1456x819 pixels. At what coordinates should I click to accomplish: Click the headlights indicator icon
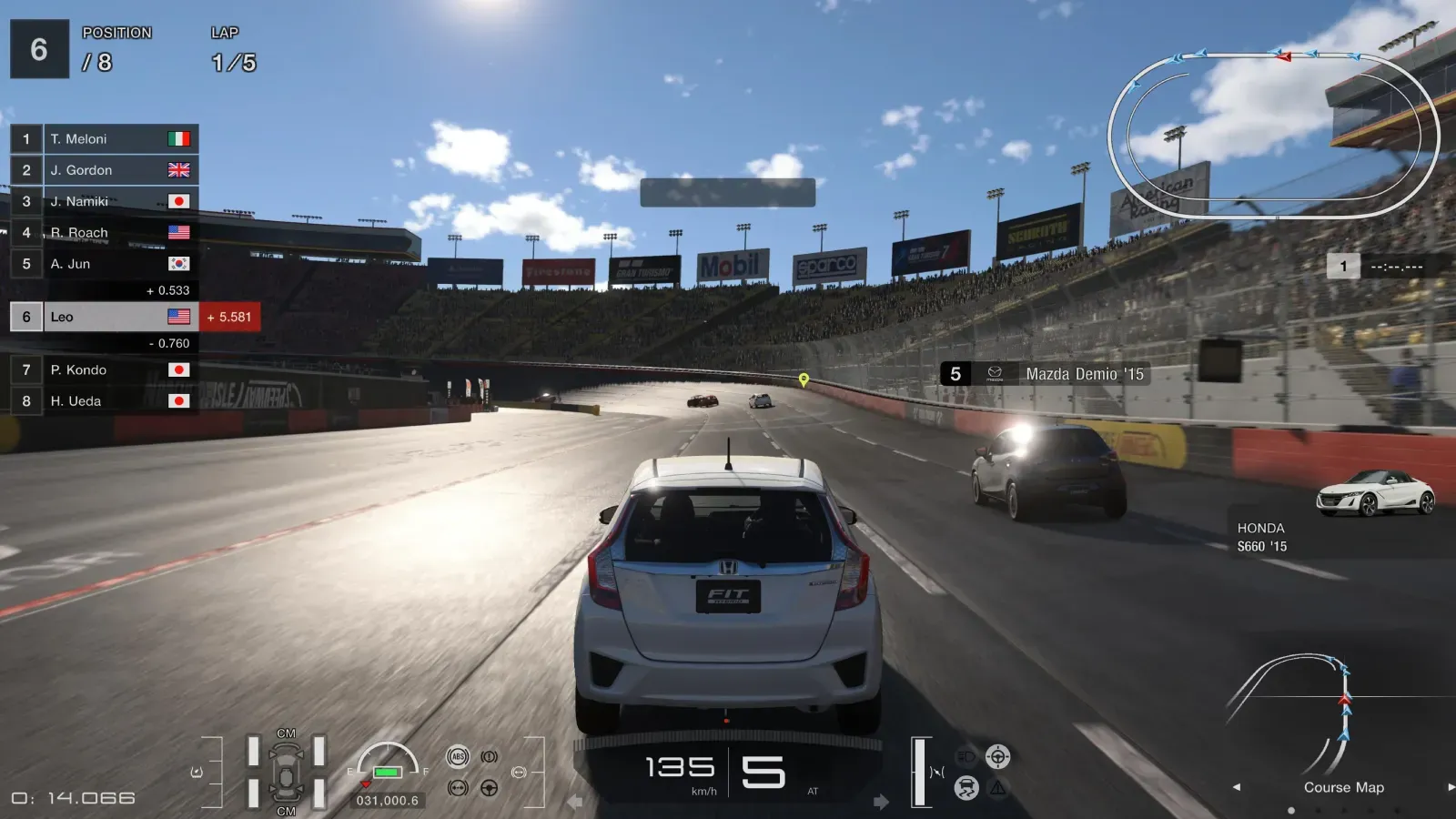[966, 756]
